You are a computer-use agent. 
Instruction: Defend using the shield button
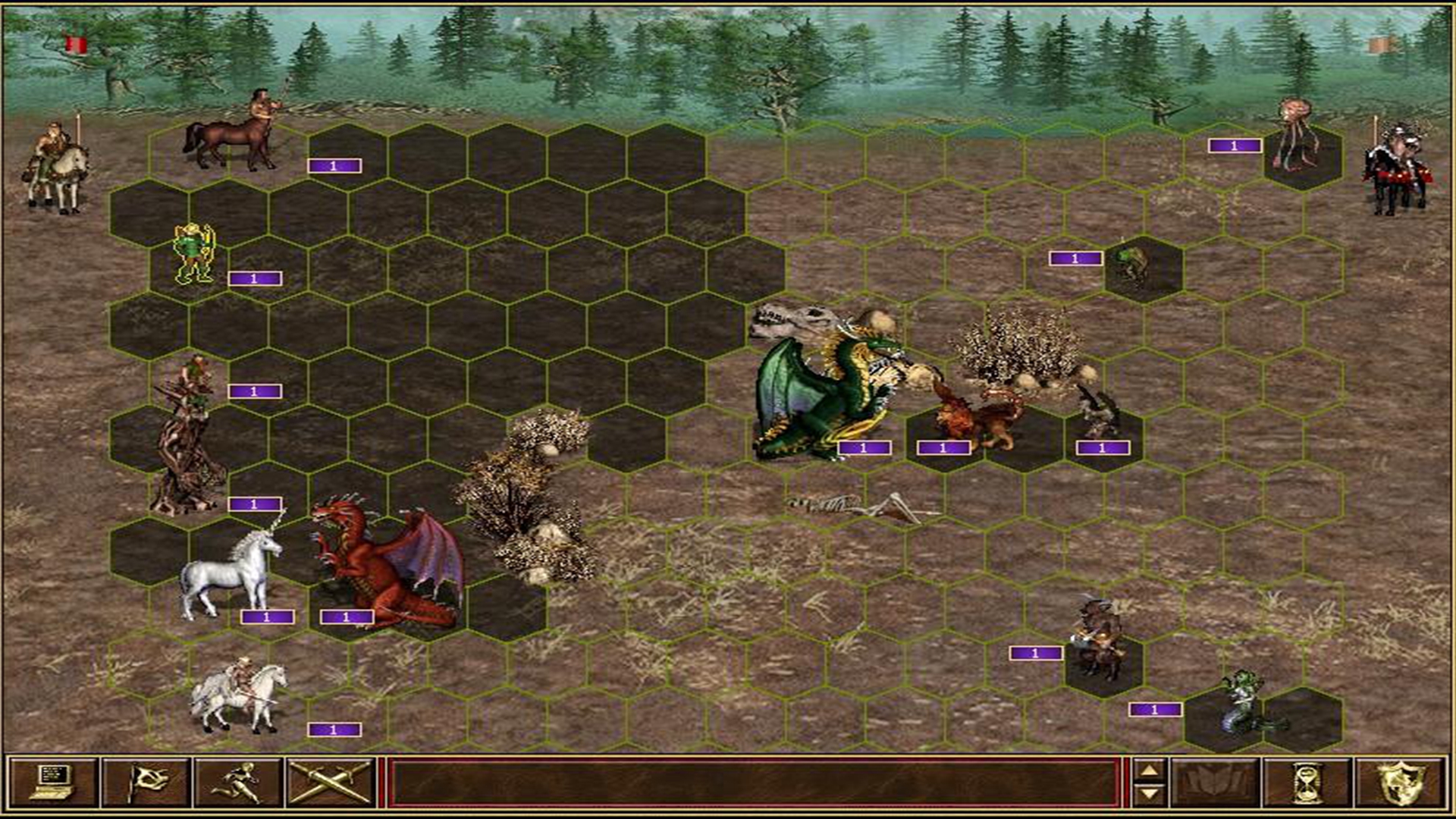[x=1400, y=781]
